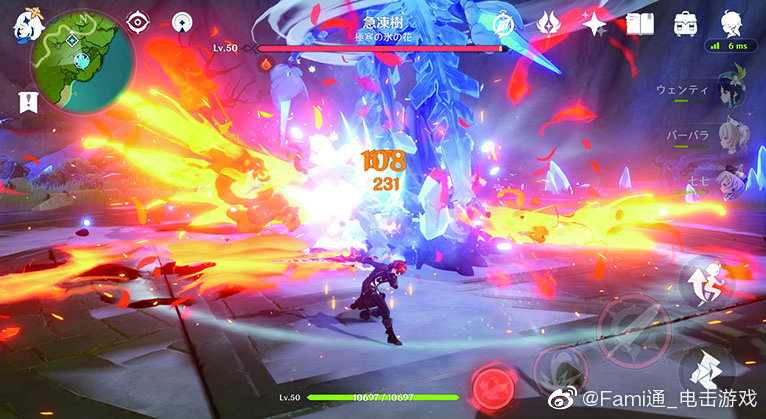Switch to party member バーバラ
Viewport: 766px width, 419px height.
click(735, 136)
